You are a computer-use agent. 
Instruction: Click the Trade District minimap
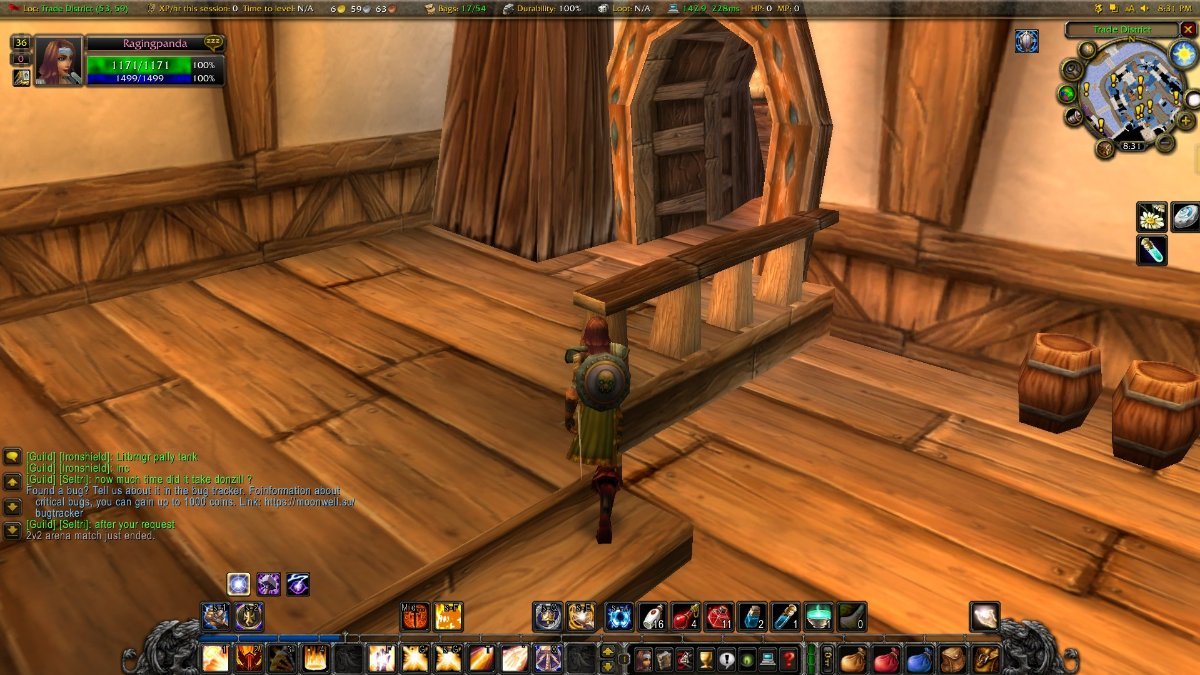(1132, 95)
